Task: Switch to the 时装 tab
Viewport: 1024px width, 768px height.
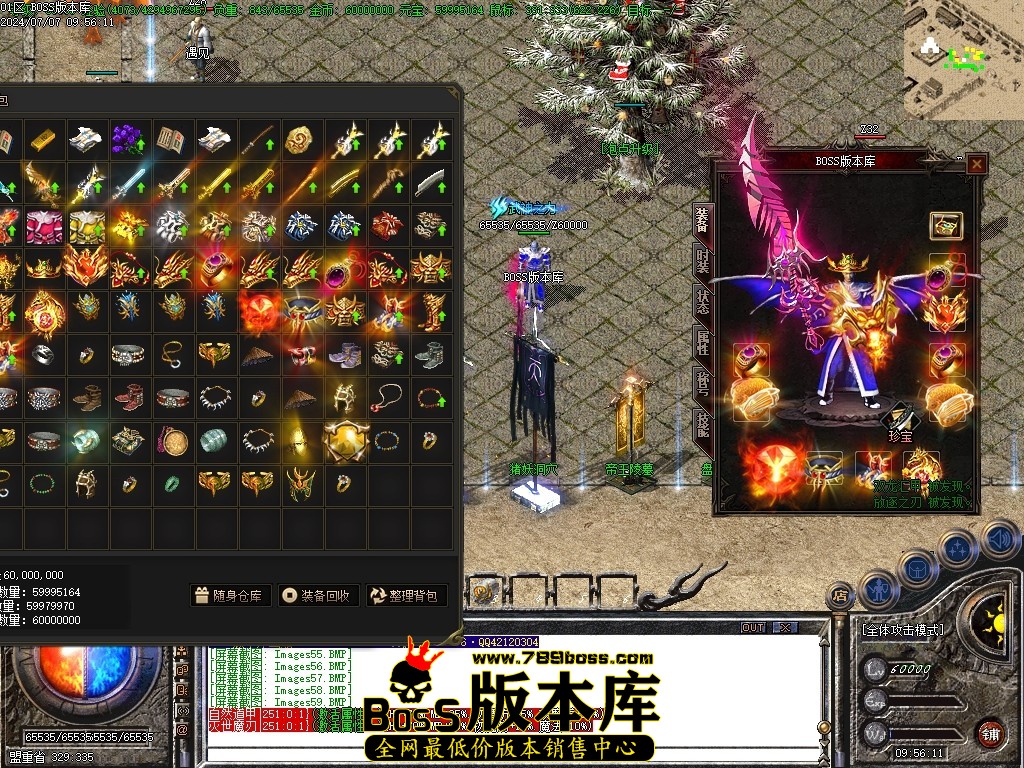Action: (702, 261)
